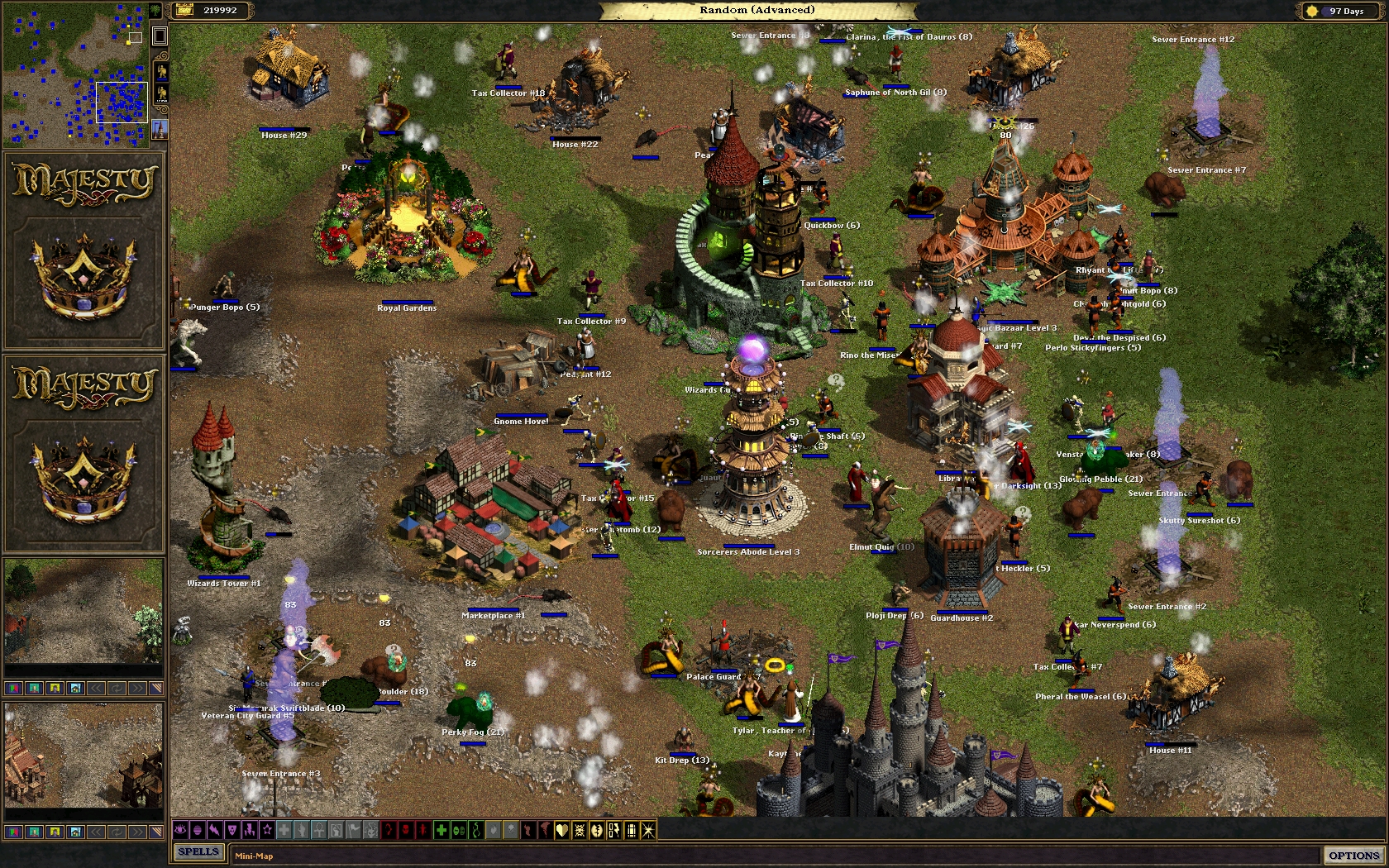Click the double left-arrow cycle button
This screenshot has width=1389, height=868.
96,688
